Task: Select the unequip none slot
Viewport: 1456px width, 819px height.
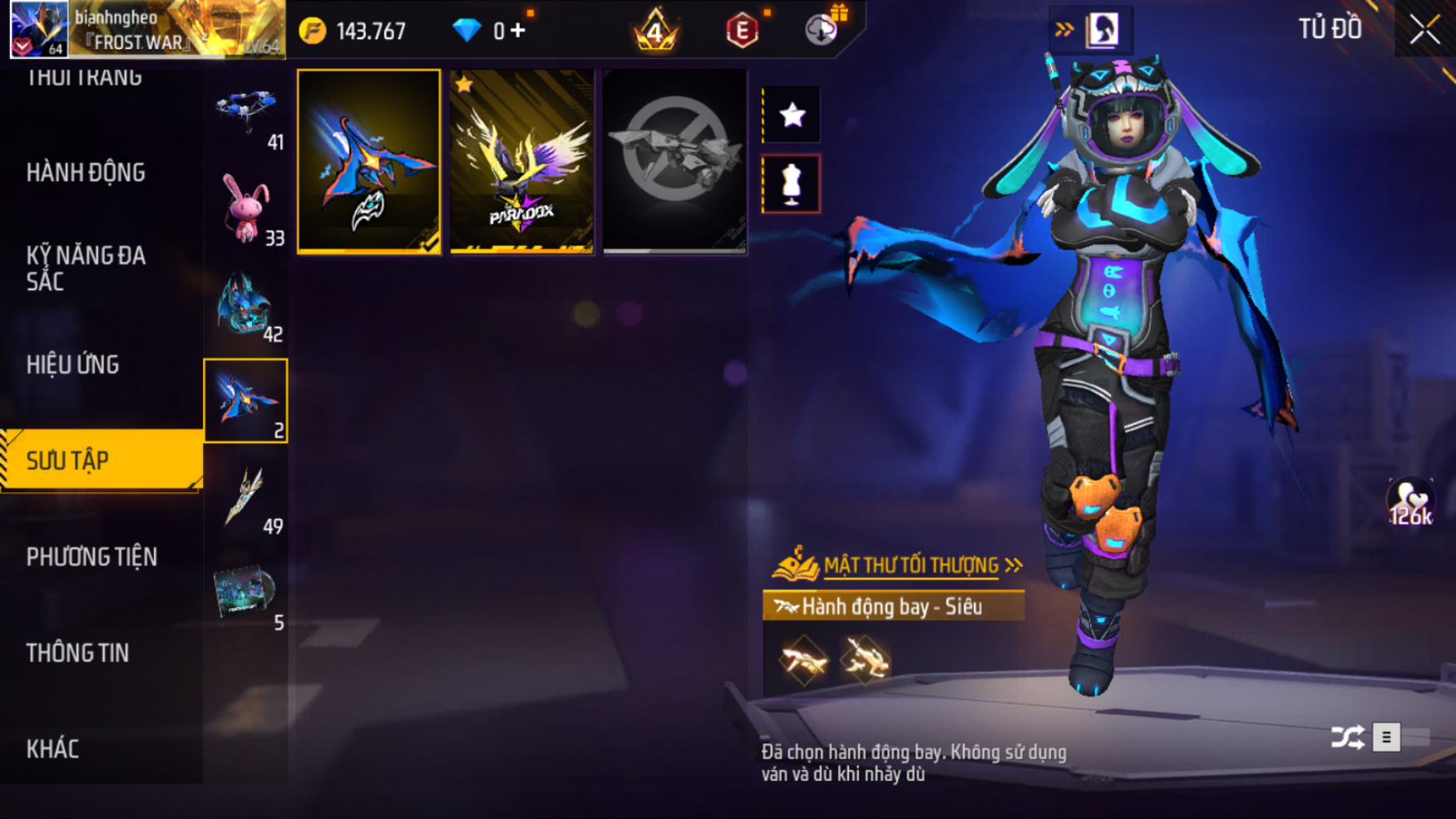Action: (674, 161)
